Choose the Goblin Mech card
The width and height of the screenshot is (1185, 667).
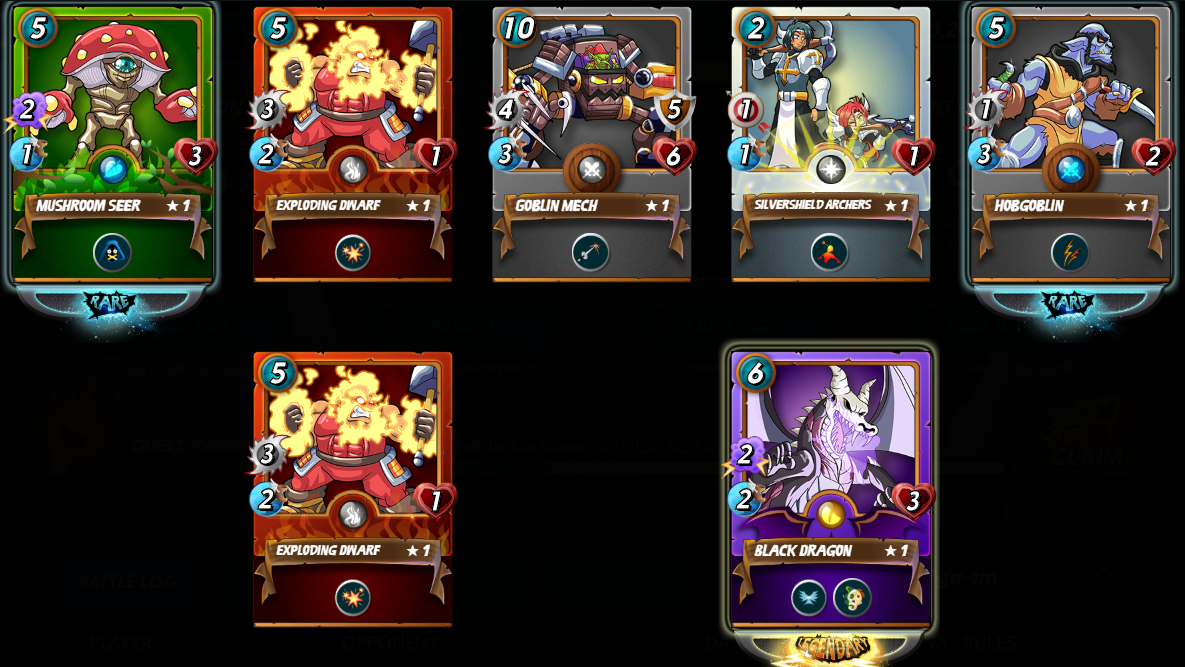[x=591, y=110]
